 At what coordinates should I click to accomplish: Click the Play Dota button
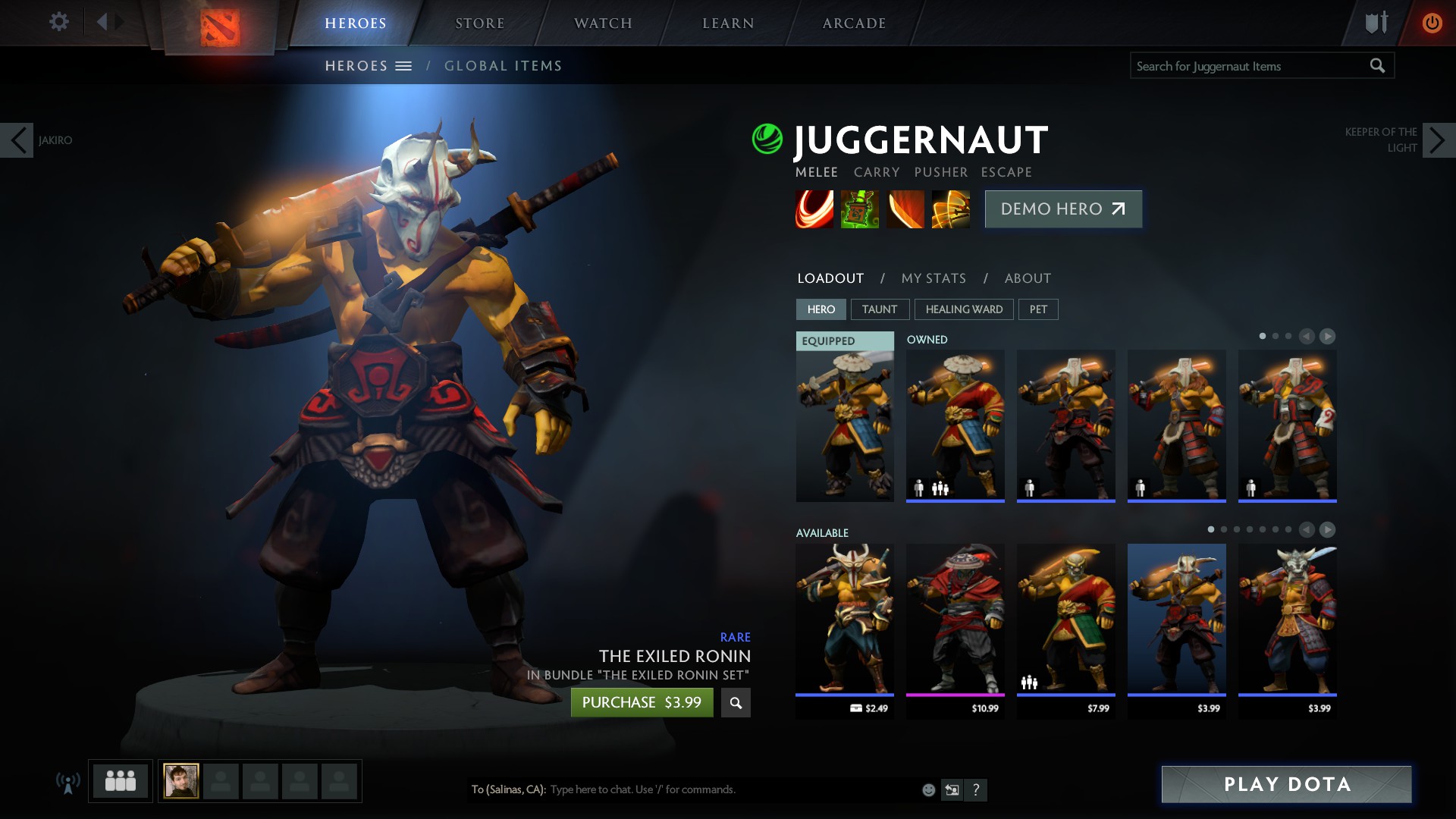click(x=1286, y=784)
